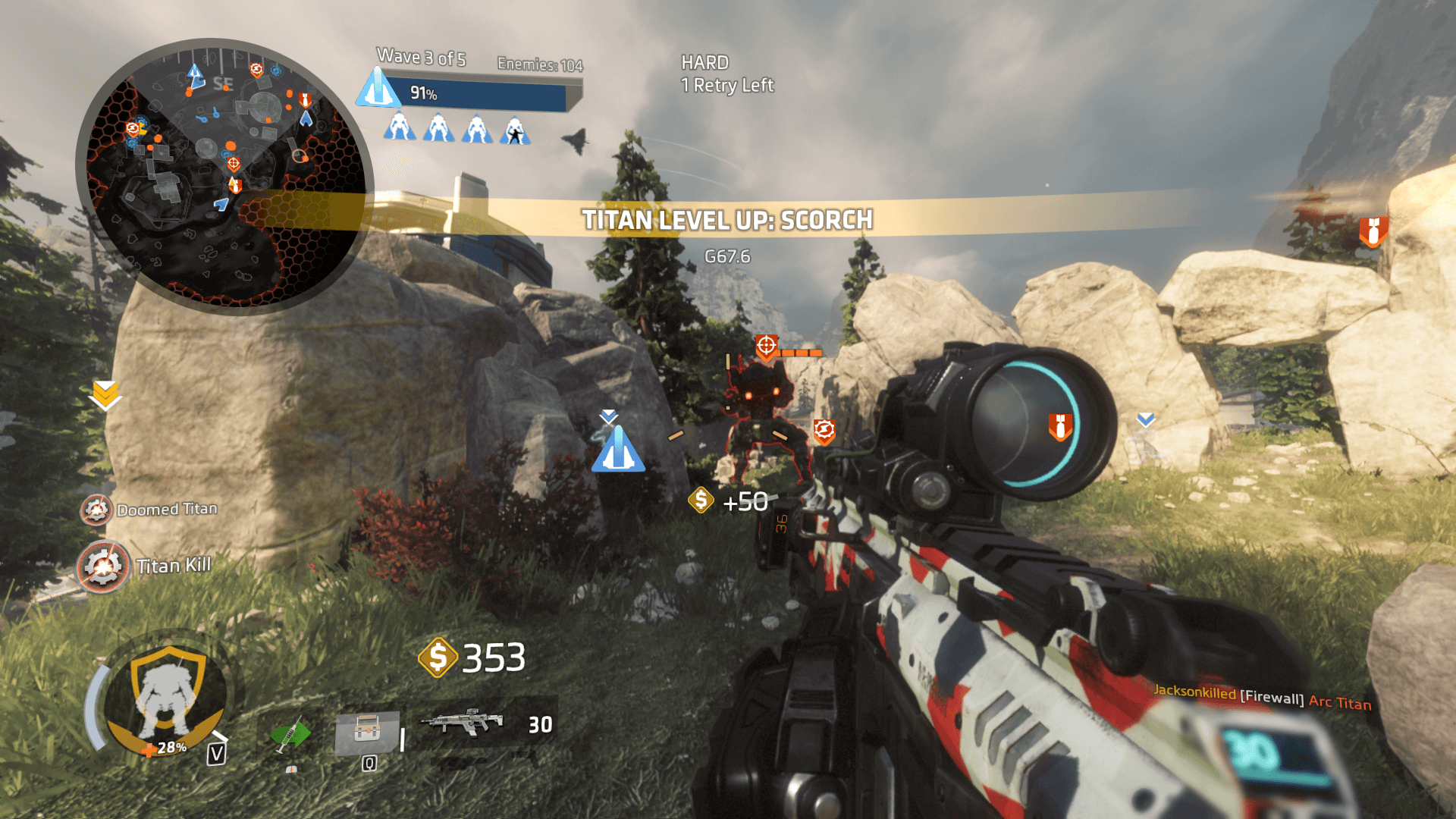Select the Harvester icon beside the 91% bar
This screenshot has width=1456, height=819.
tap(378, 88)
